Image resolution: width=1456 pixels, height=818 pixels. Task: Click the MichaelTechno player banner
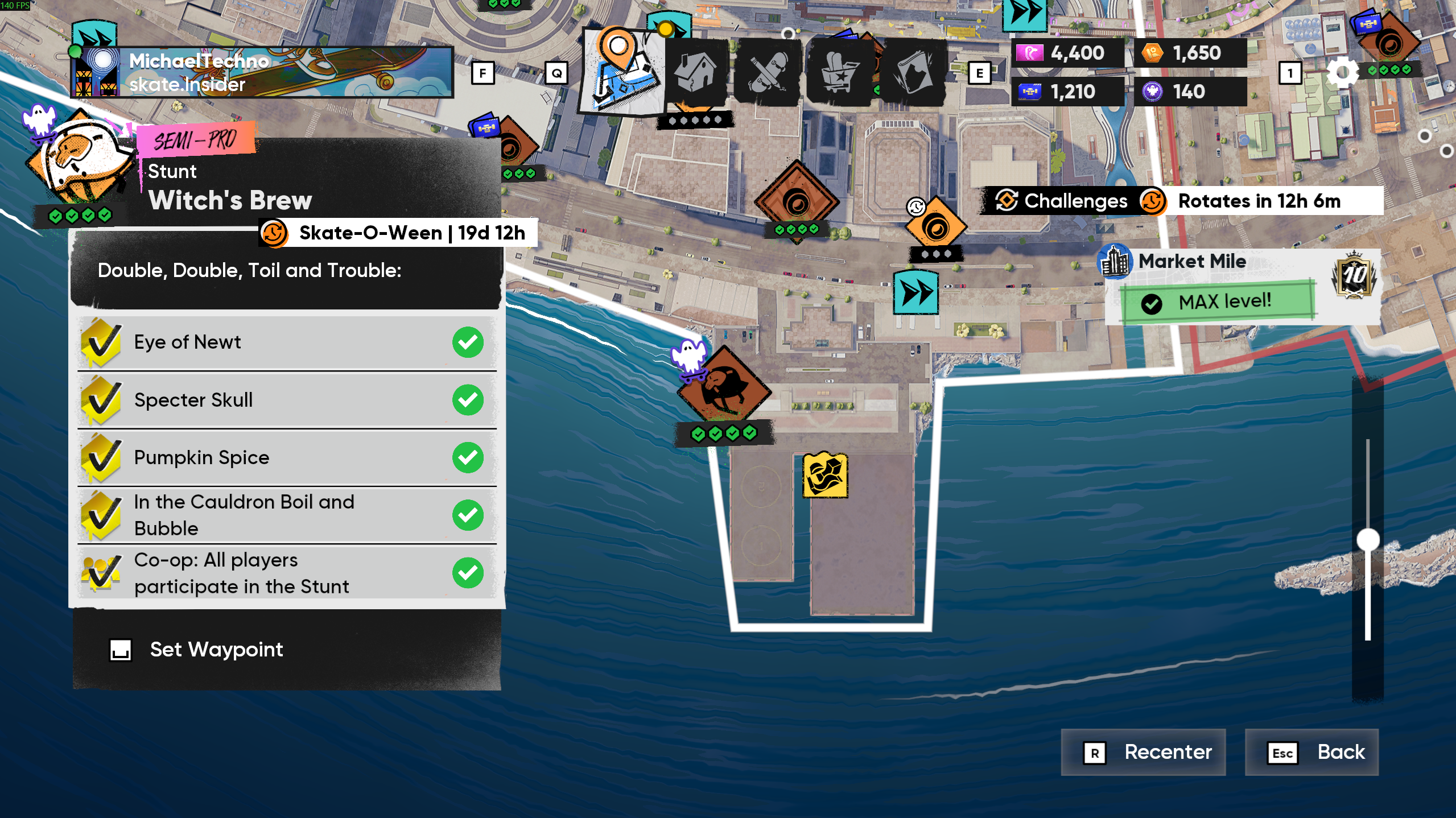tap(263, 72)
